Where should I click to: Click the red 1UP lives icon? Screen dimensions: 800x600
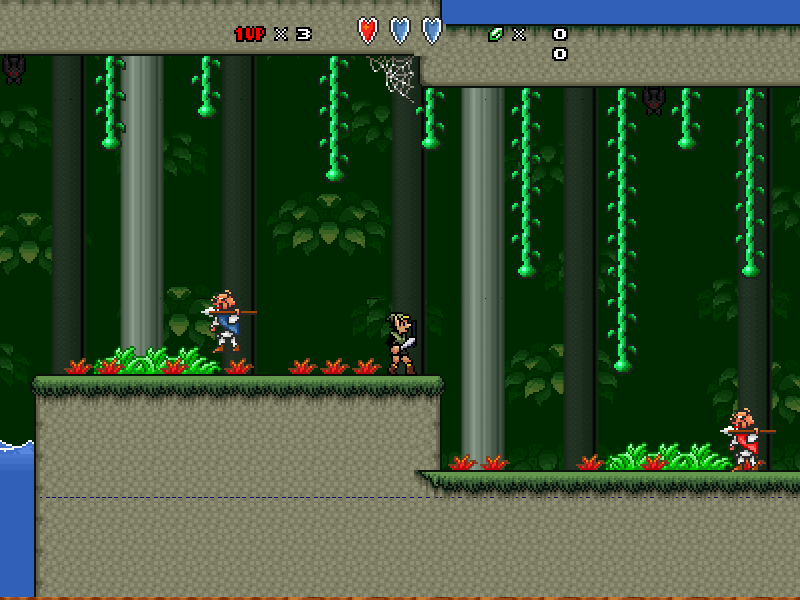(x=250, y=34)
